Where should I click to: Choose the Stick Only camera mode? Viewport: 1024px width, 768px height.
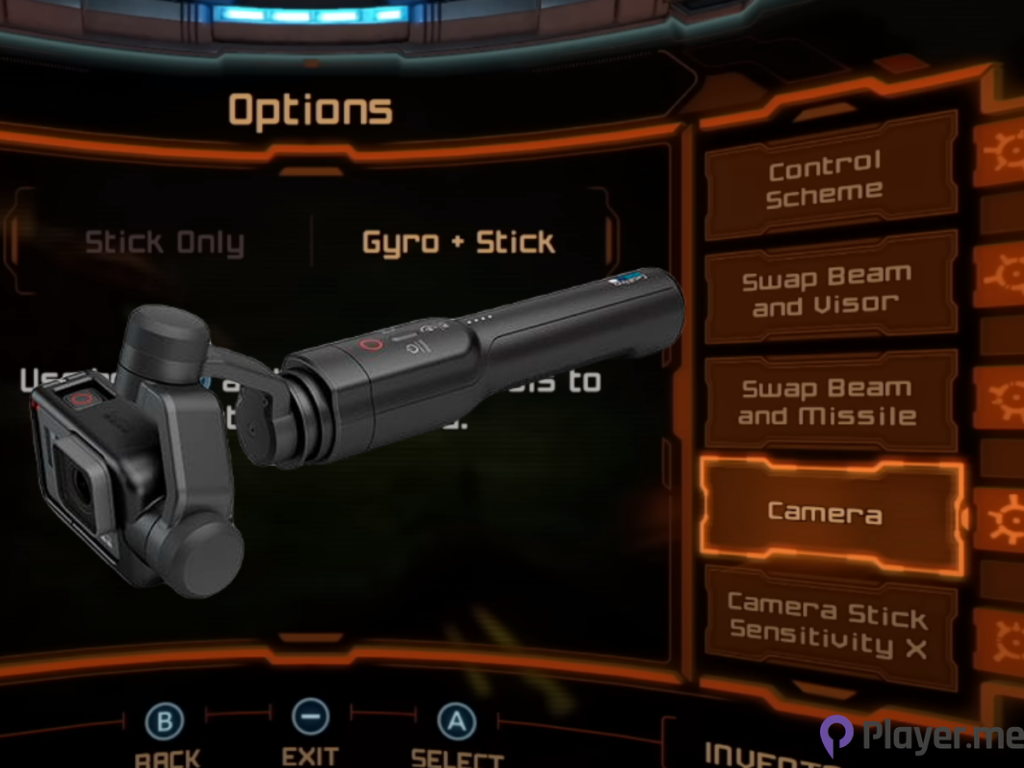click(x=164, y=243)
